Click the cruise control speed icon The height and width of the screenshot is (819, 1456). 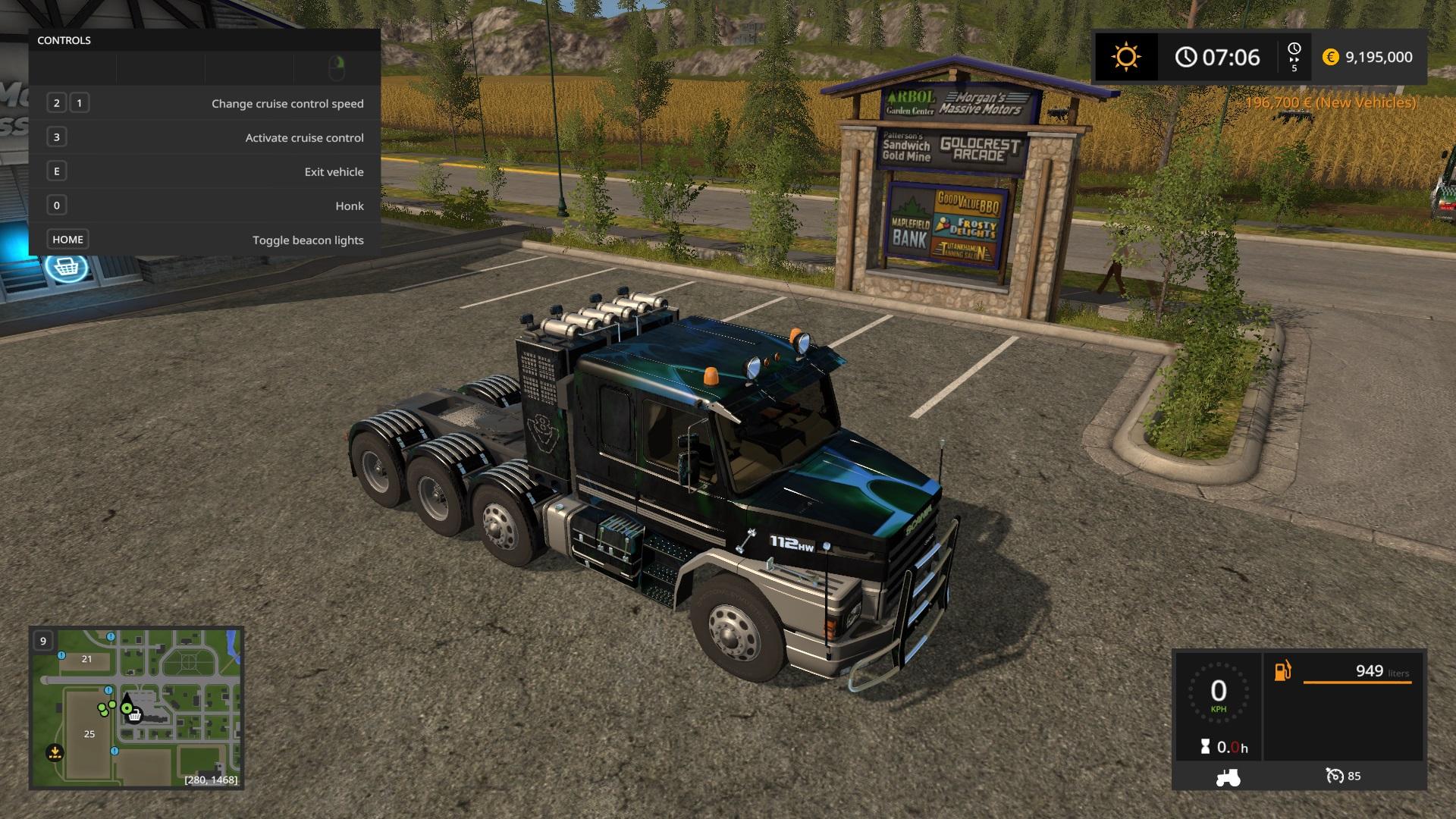1334,776
